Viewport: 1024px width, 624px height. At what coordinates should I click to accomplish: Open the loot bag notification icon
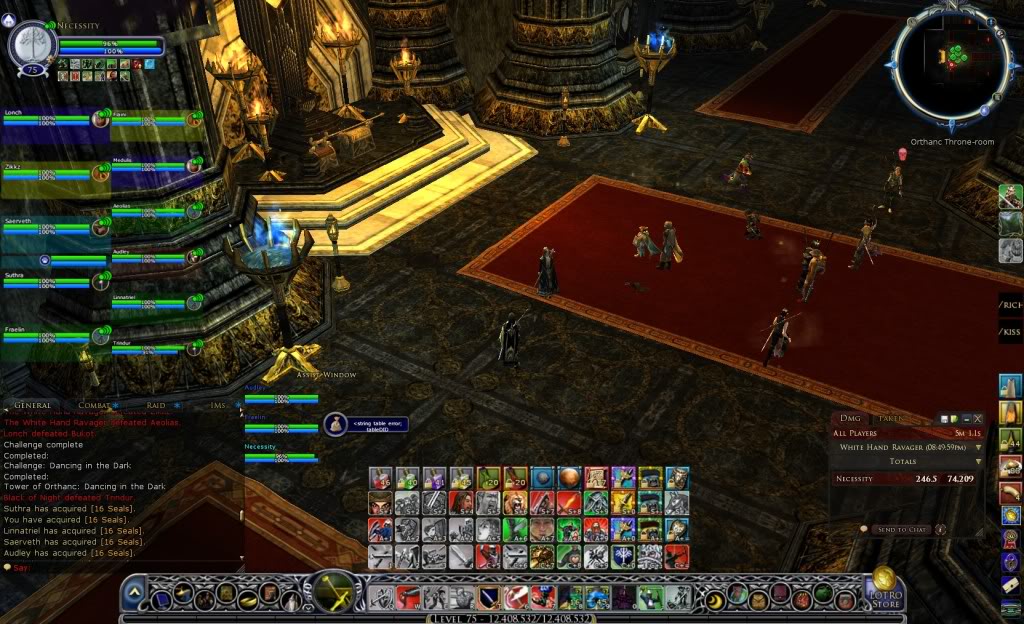pyautogui.click(x=334, y=424)
